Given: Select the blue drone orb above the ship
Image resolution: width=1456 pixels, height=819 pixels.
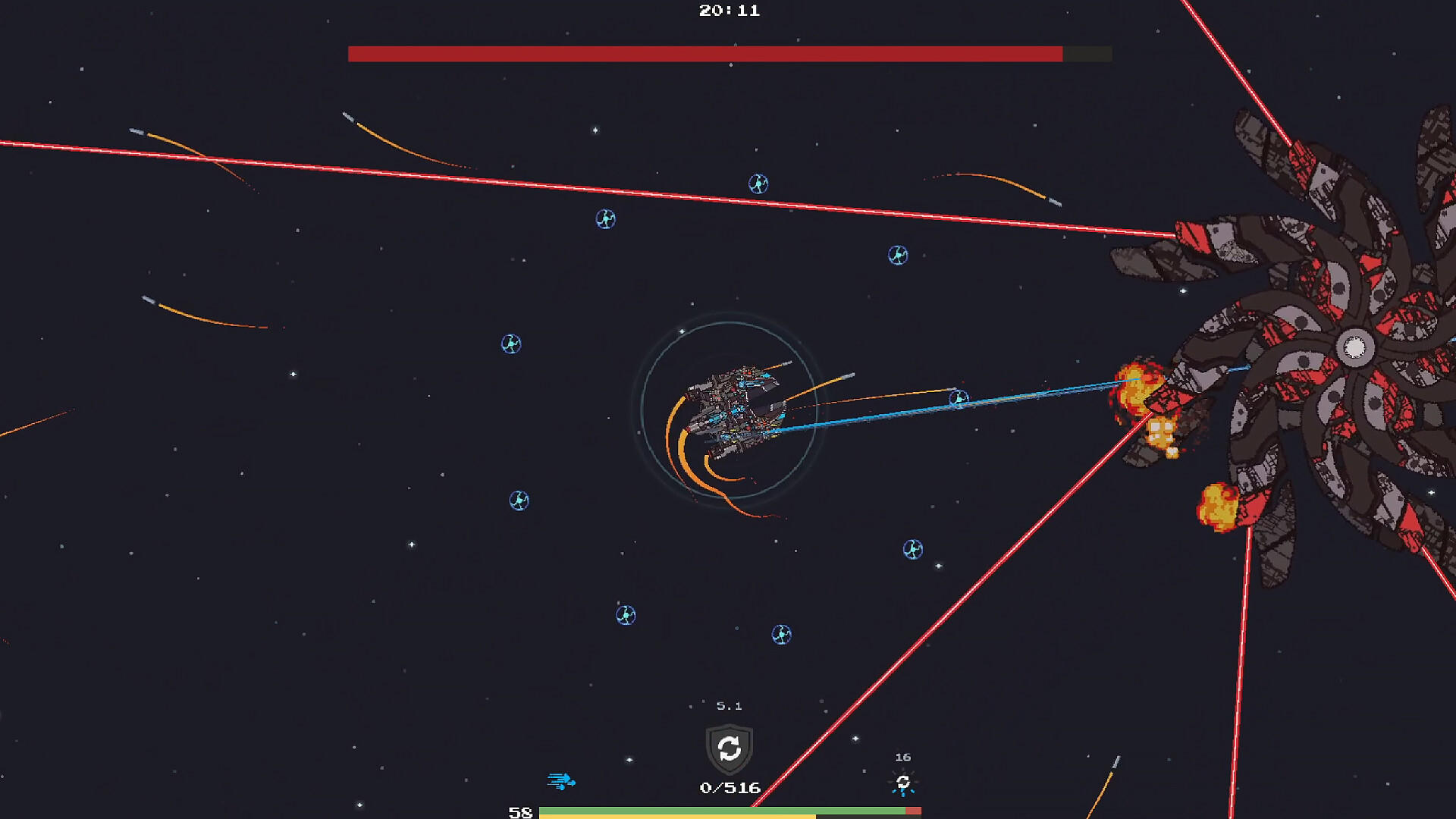Looking at the screenshot, I should (x=758, y=183).
